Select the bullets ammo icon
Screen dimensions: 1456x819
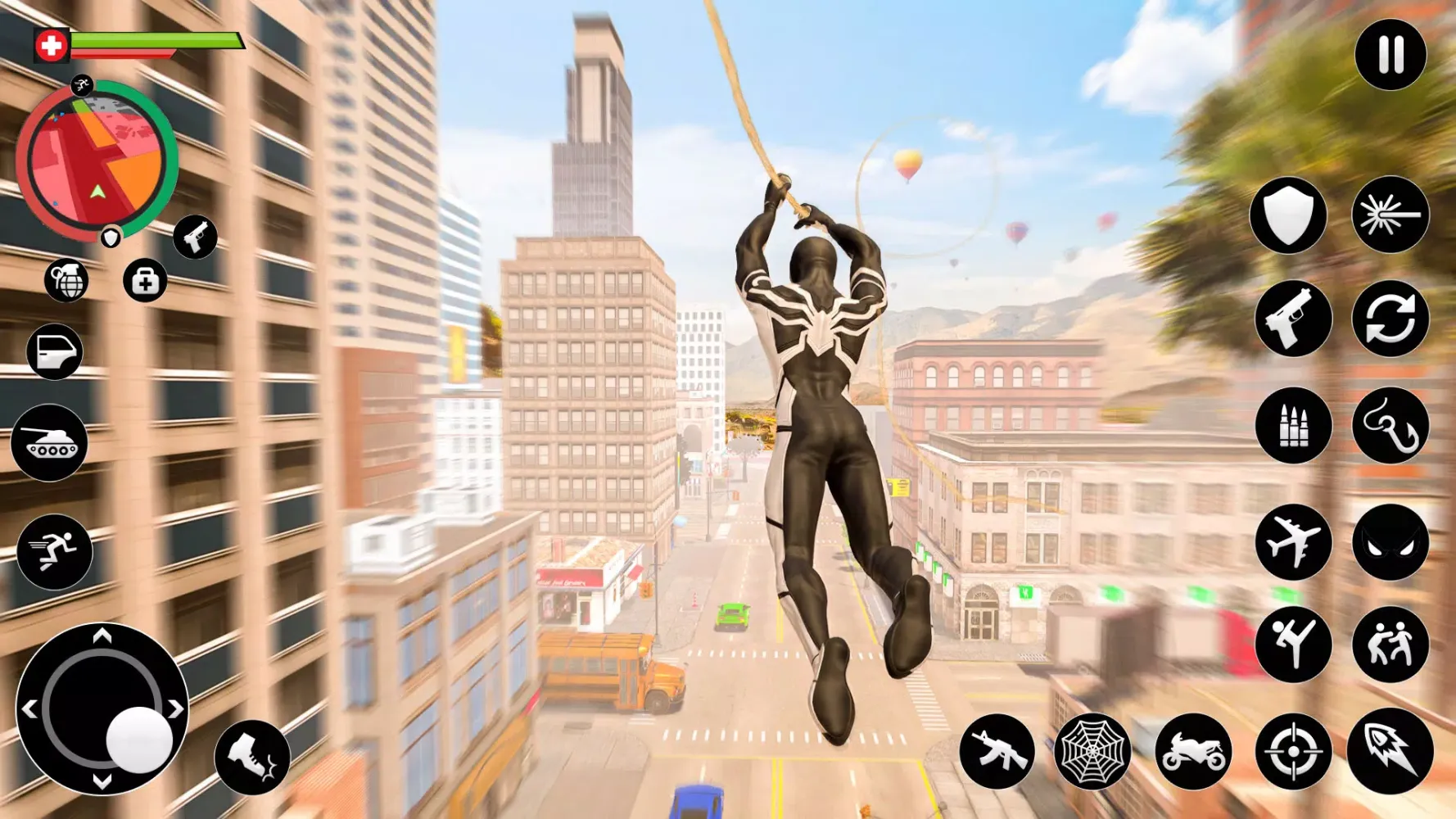[1293, 426]
